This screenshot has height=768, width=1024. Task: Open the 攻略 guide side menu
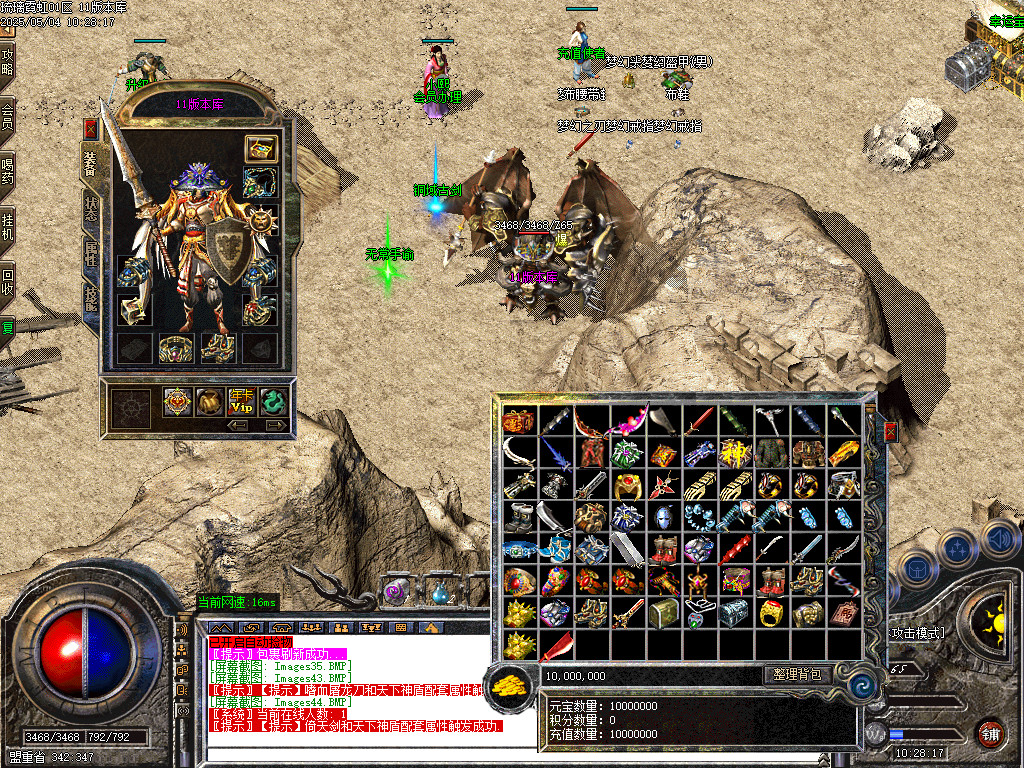coord(8,62)
